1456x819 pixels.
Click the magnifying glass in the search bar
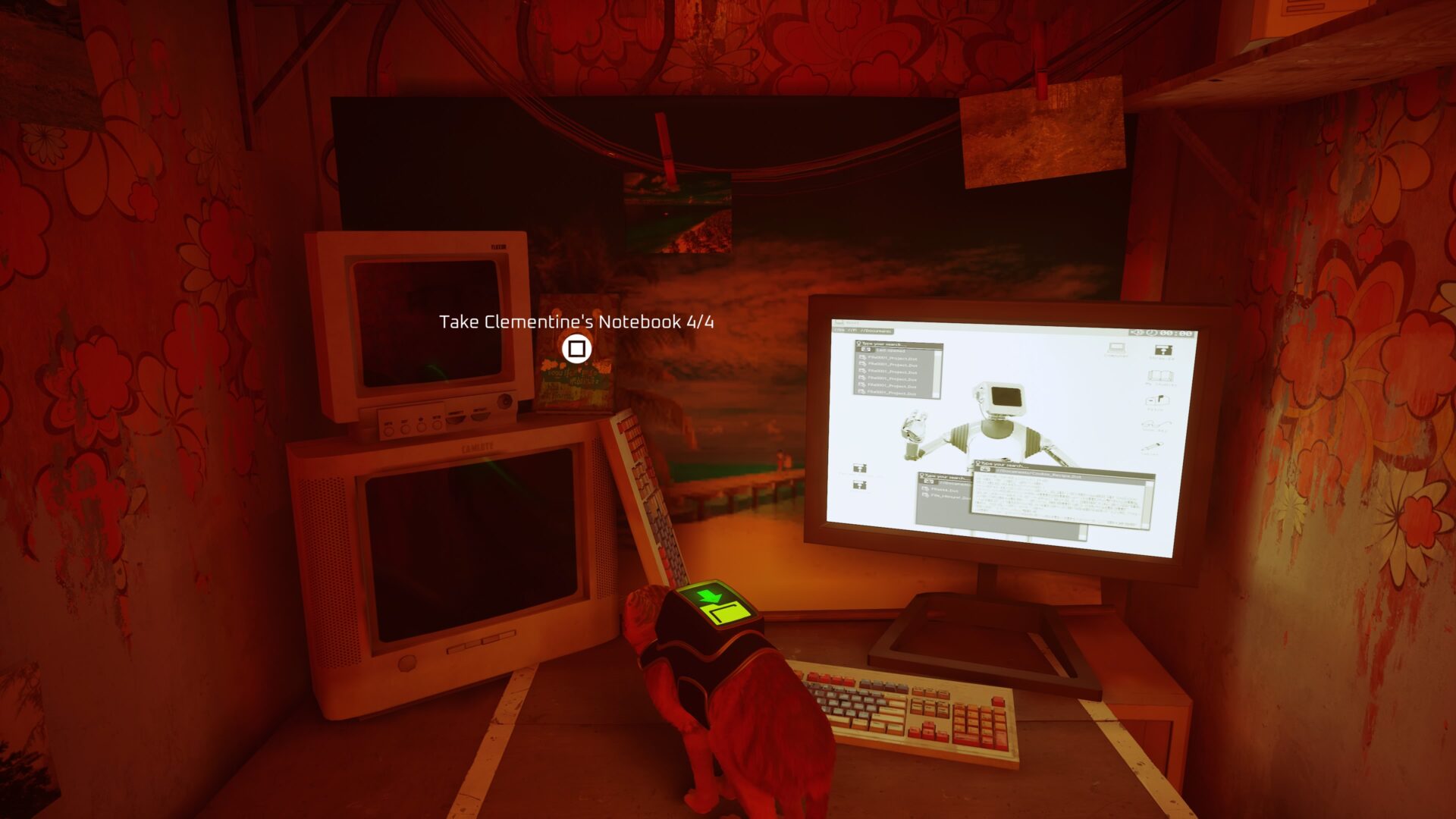click(x=858, y=343)
